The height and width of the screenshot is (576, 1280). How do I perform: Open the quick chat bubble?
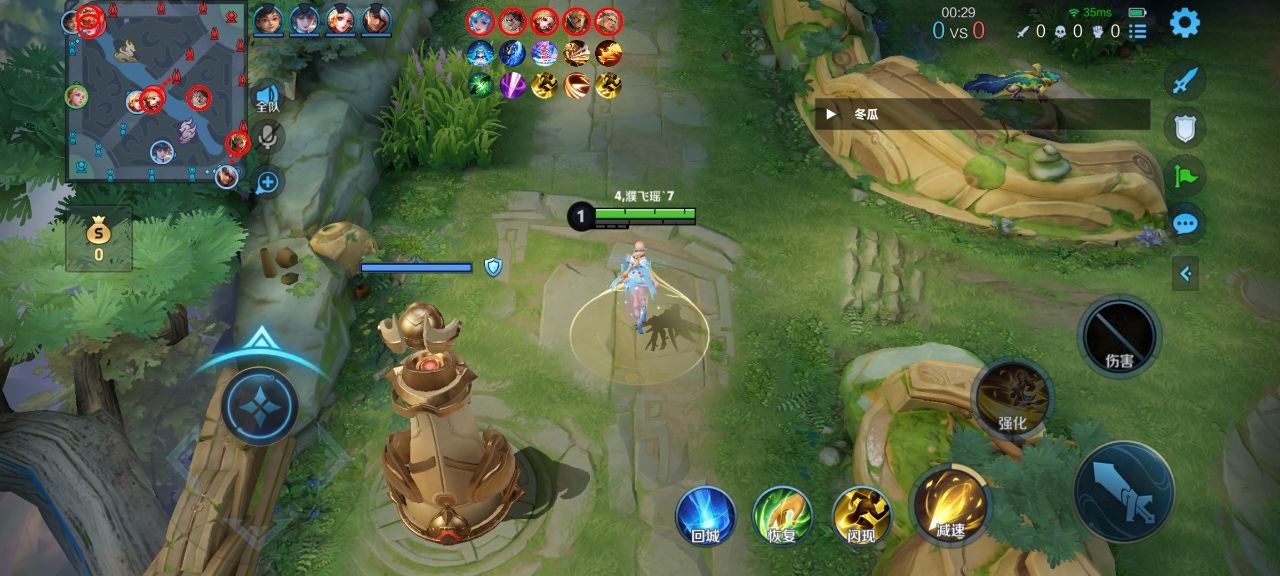1185,224
